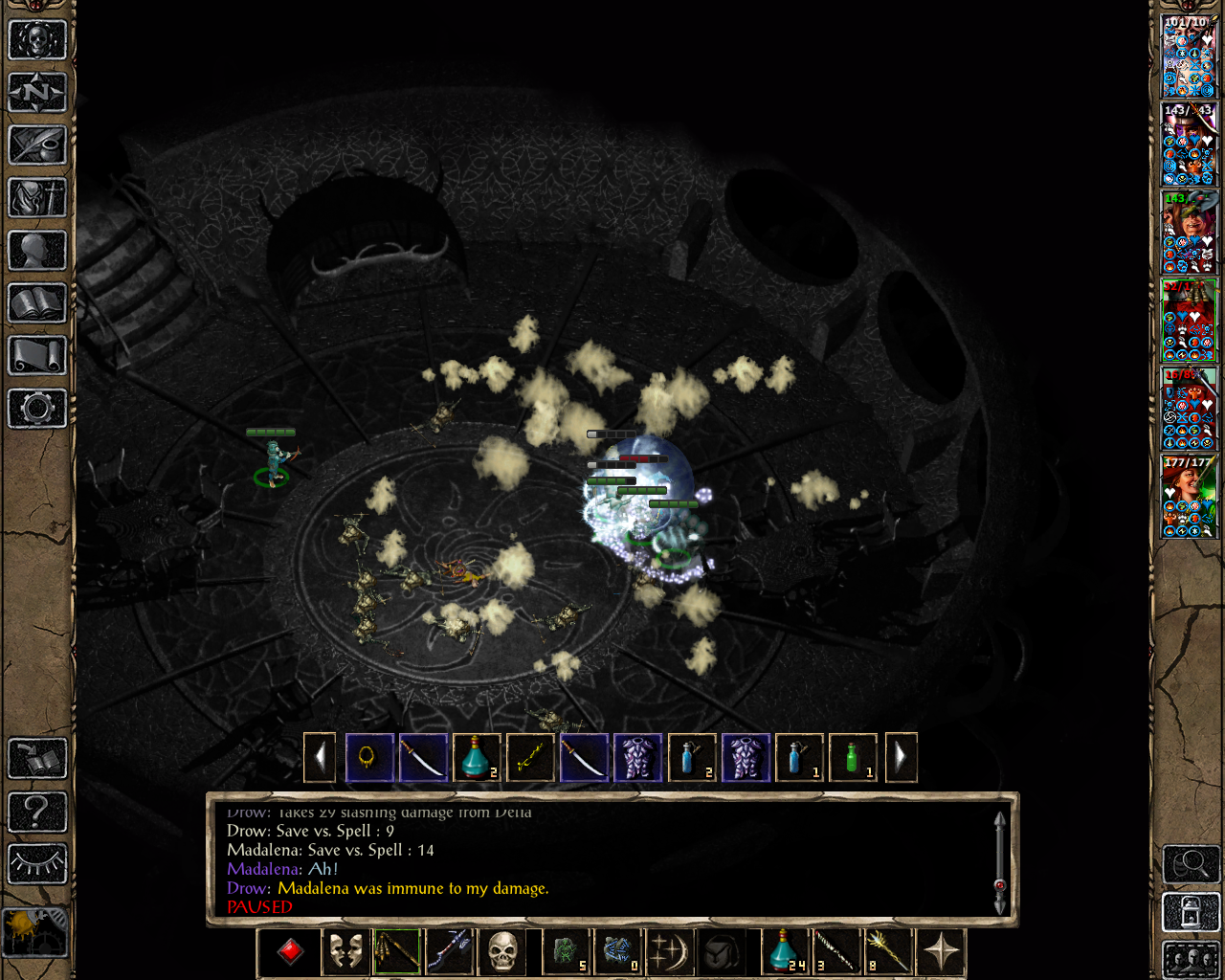Open the inventory screen with the armor button
The width and height of the screenshot is (1225, 980).
pyautogui.click(x=37, y=198)
